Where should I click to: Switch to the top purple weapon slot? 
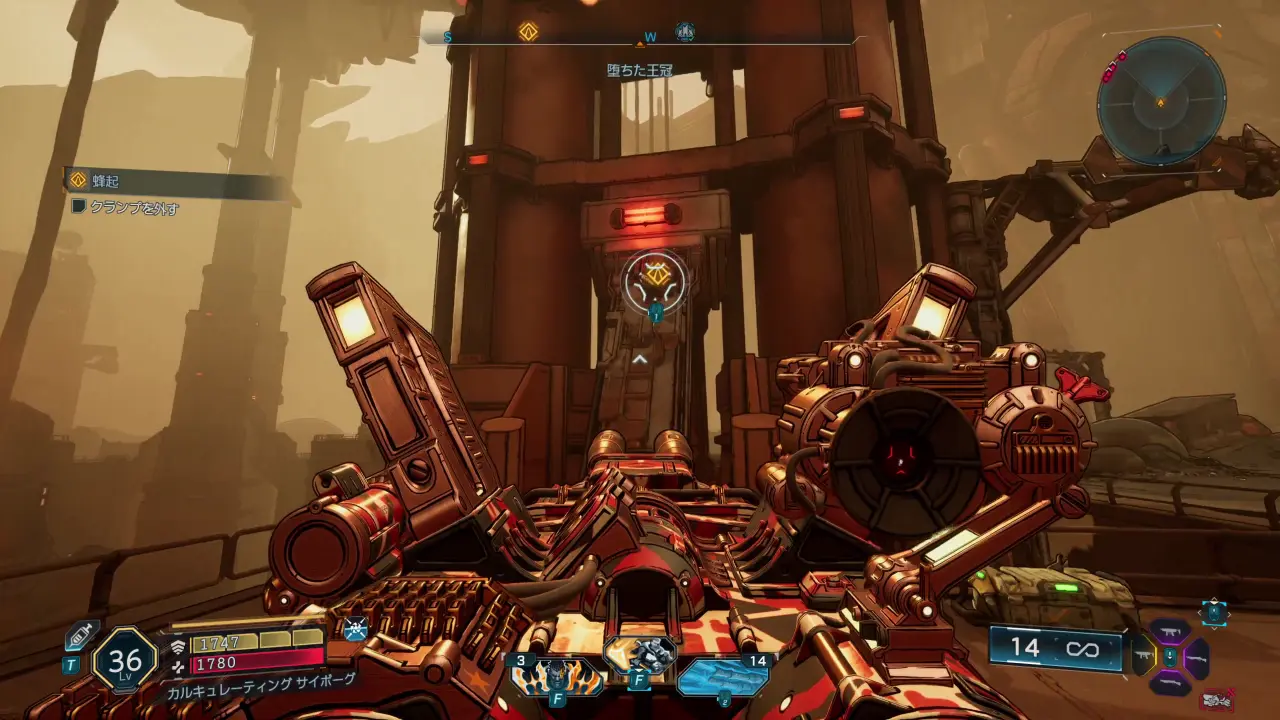[1170, 632]
